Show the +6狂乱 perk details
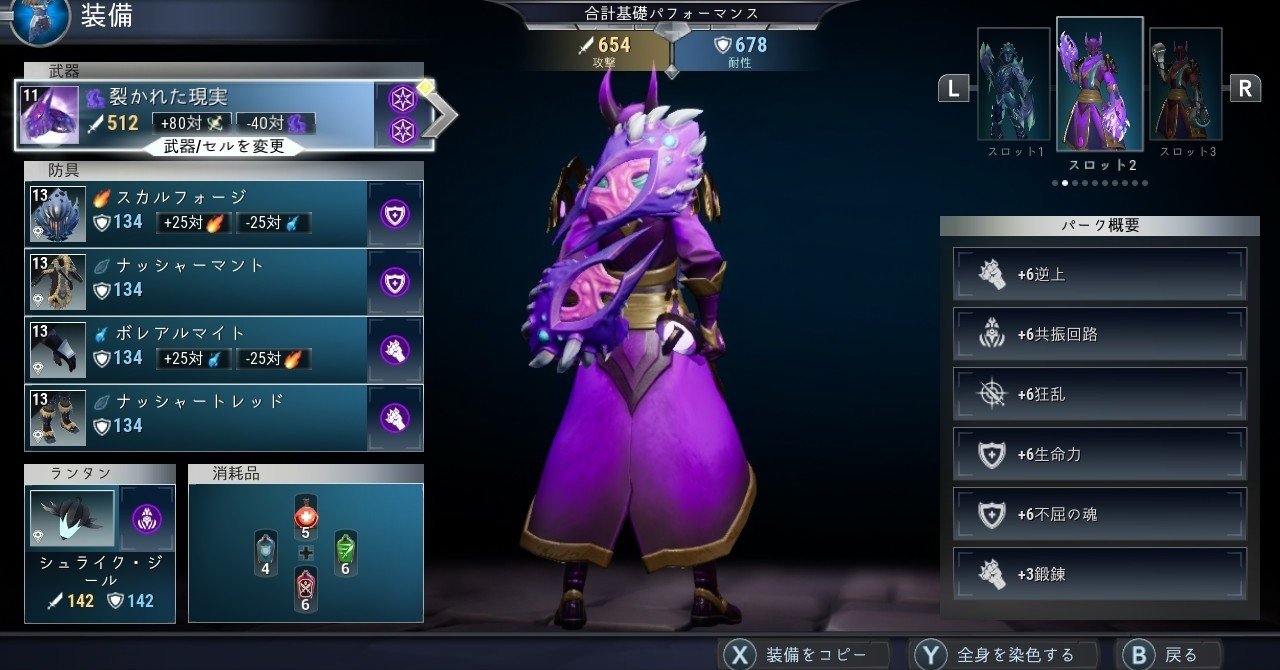This screenshot has height=670, width=1280. pos(1100,394)
